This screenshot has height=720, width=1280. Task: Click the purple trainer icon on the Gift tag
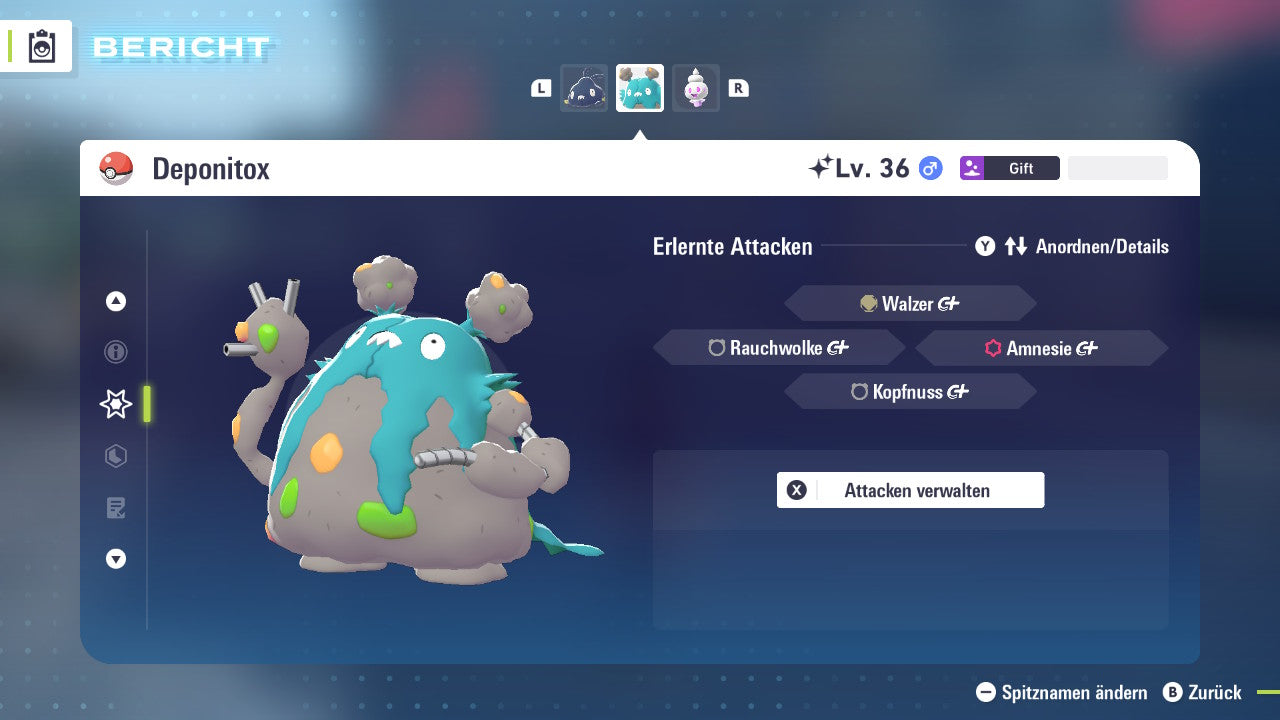click(x=970, y=168)
